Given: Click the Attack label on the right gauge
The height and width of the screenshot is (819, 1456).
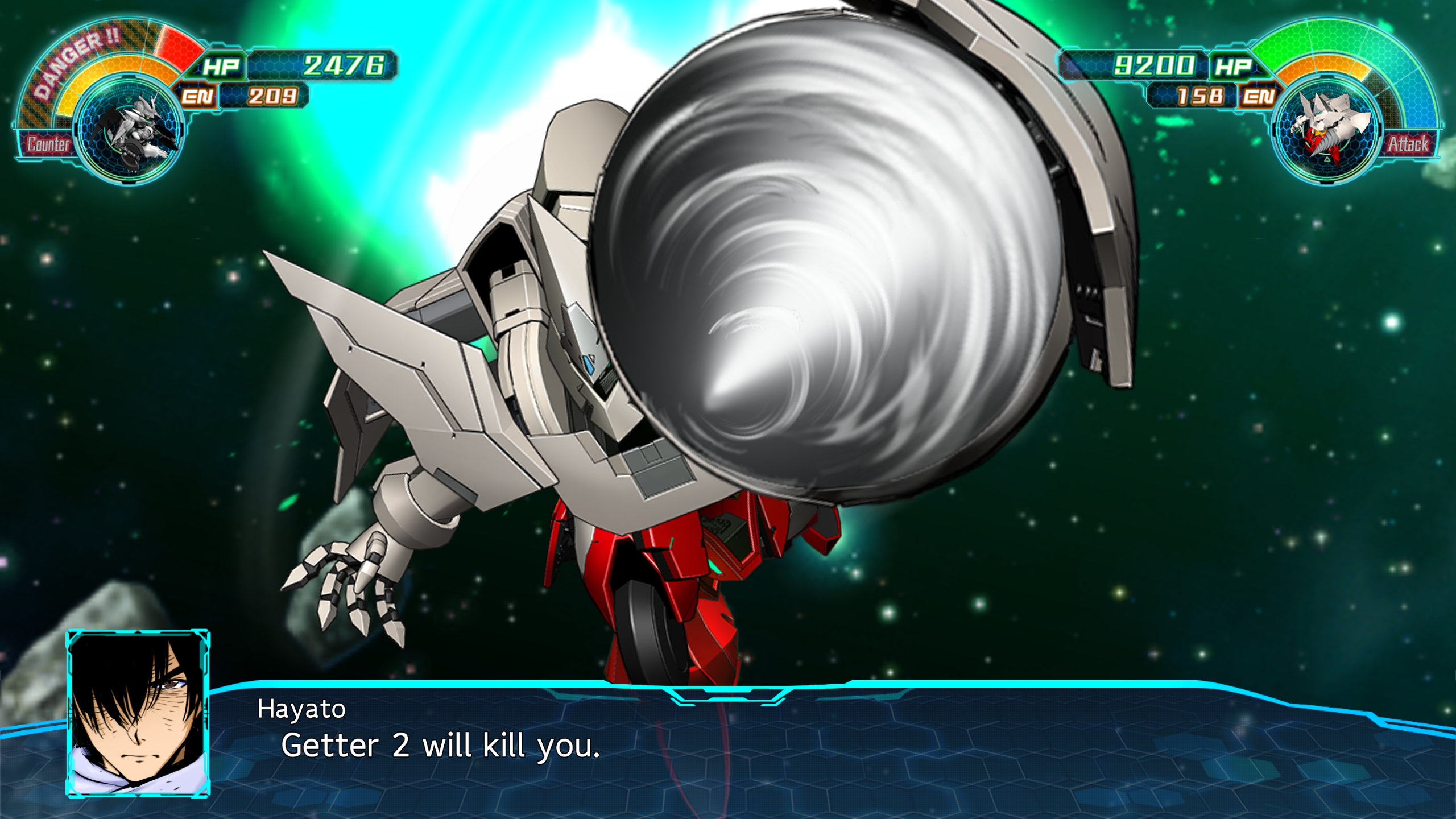Looking at the screenshot, I should (x=1408, y=144).
